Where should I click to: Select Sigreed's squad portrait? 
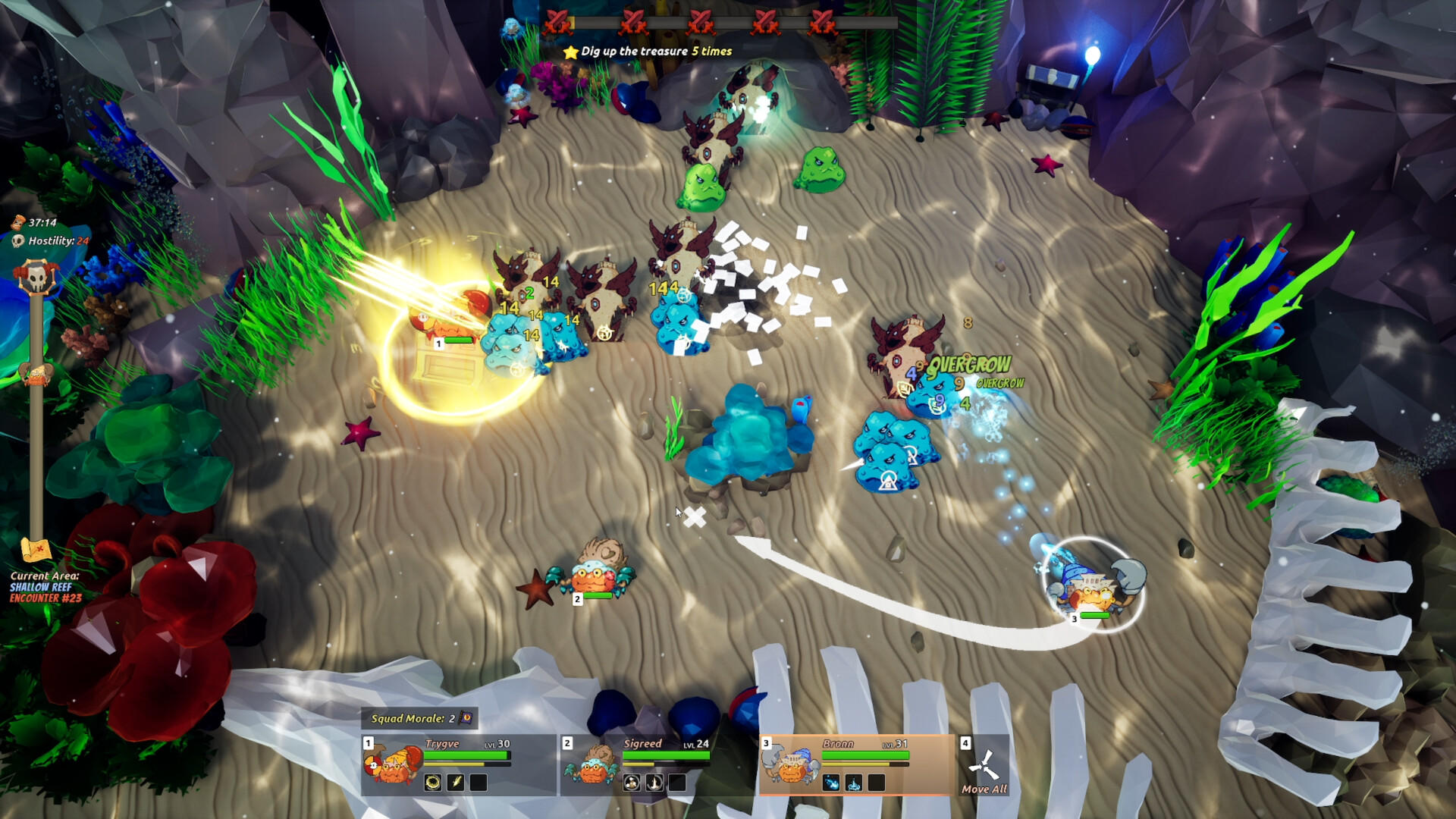[591, 766]
